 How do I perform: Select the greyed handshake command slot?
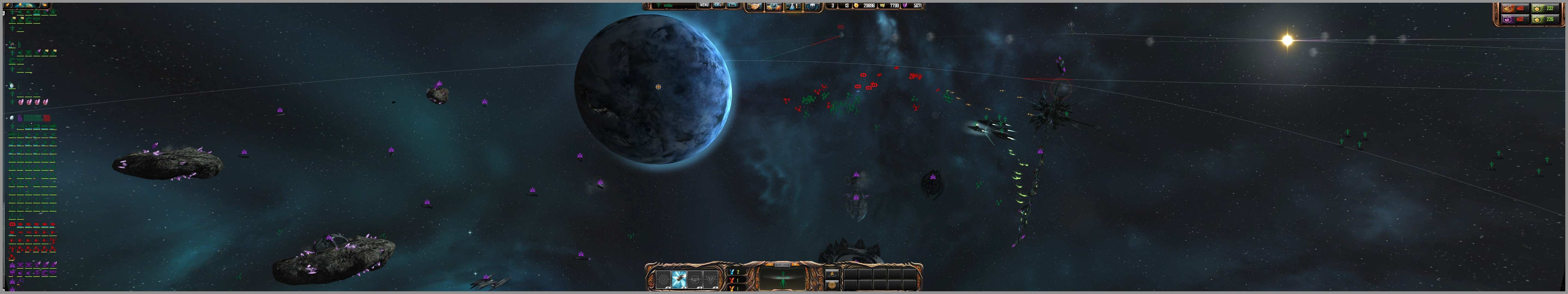(x=695, y=279)
